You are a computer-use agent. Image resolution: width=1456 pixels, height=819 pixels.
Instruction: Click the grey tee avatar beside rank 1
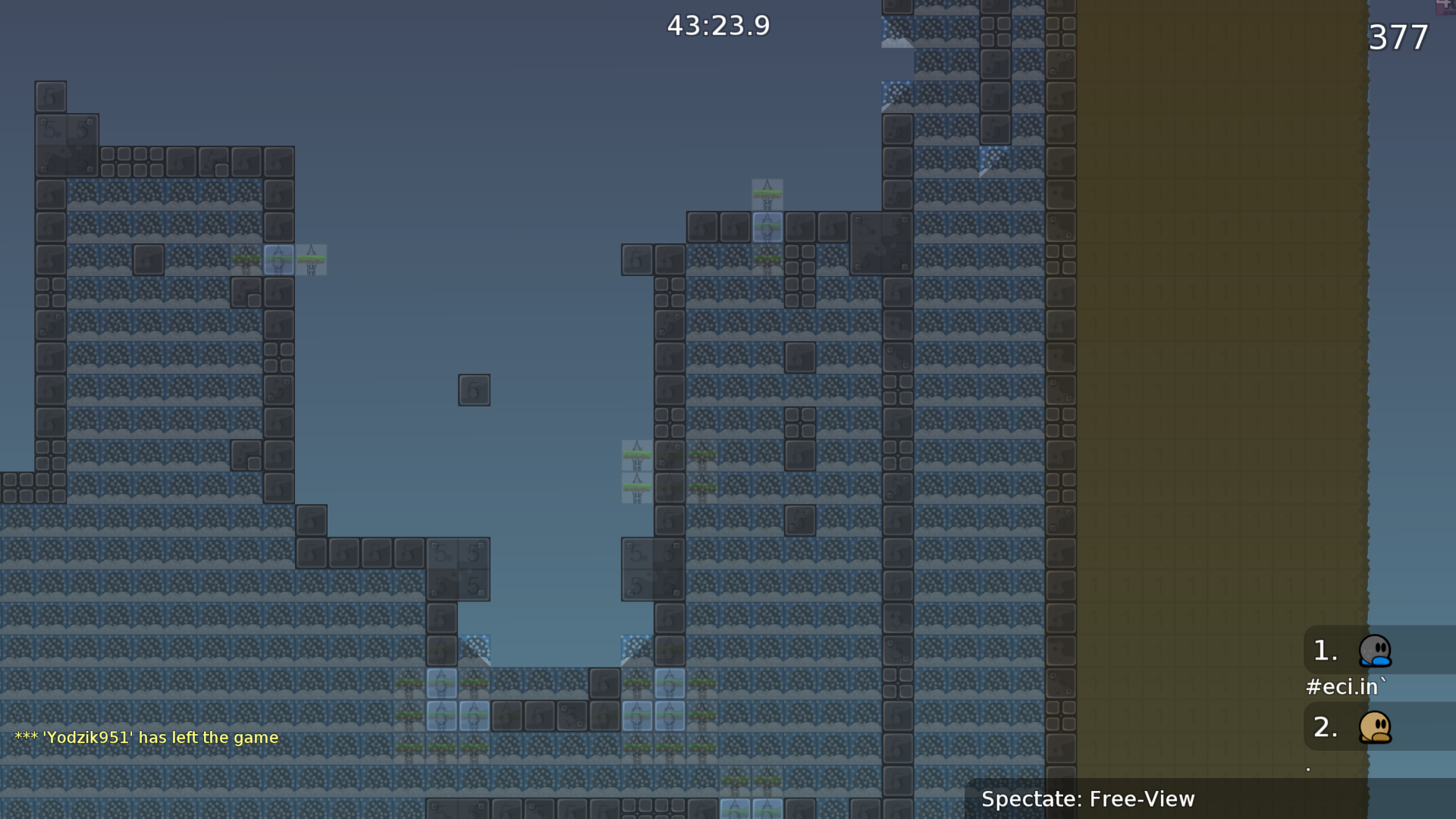point(1376,651)
